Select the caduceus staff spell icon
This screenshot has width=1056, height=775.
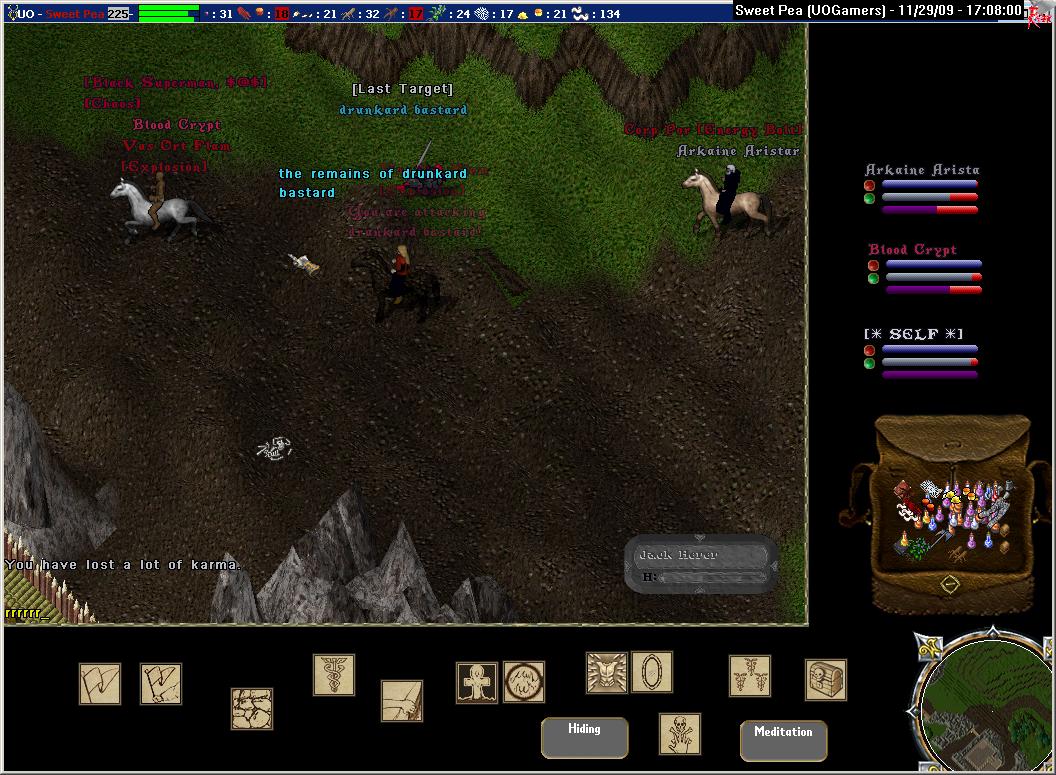334,675
